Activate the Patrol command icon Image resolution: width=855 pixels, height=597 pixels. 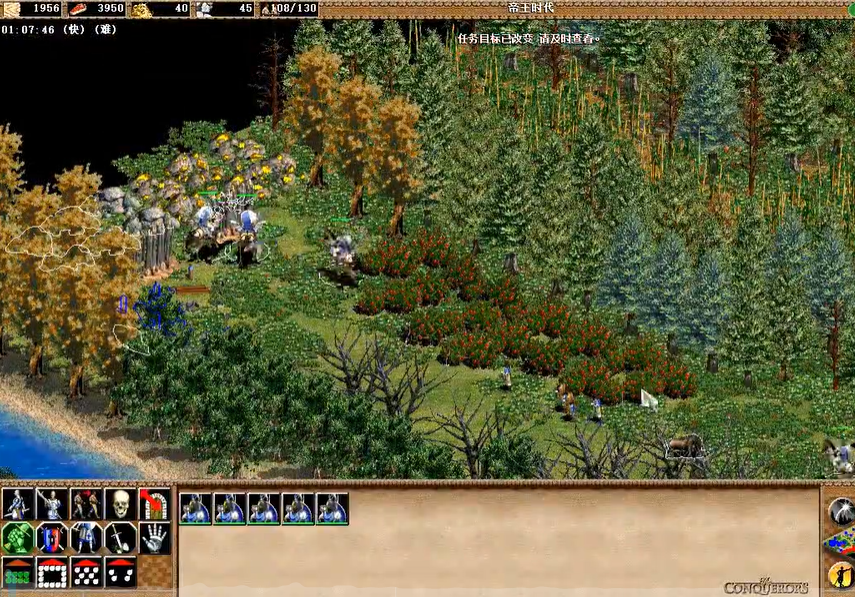[x=17, y=504]
